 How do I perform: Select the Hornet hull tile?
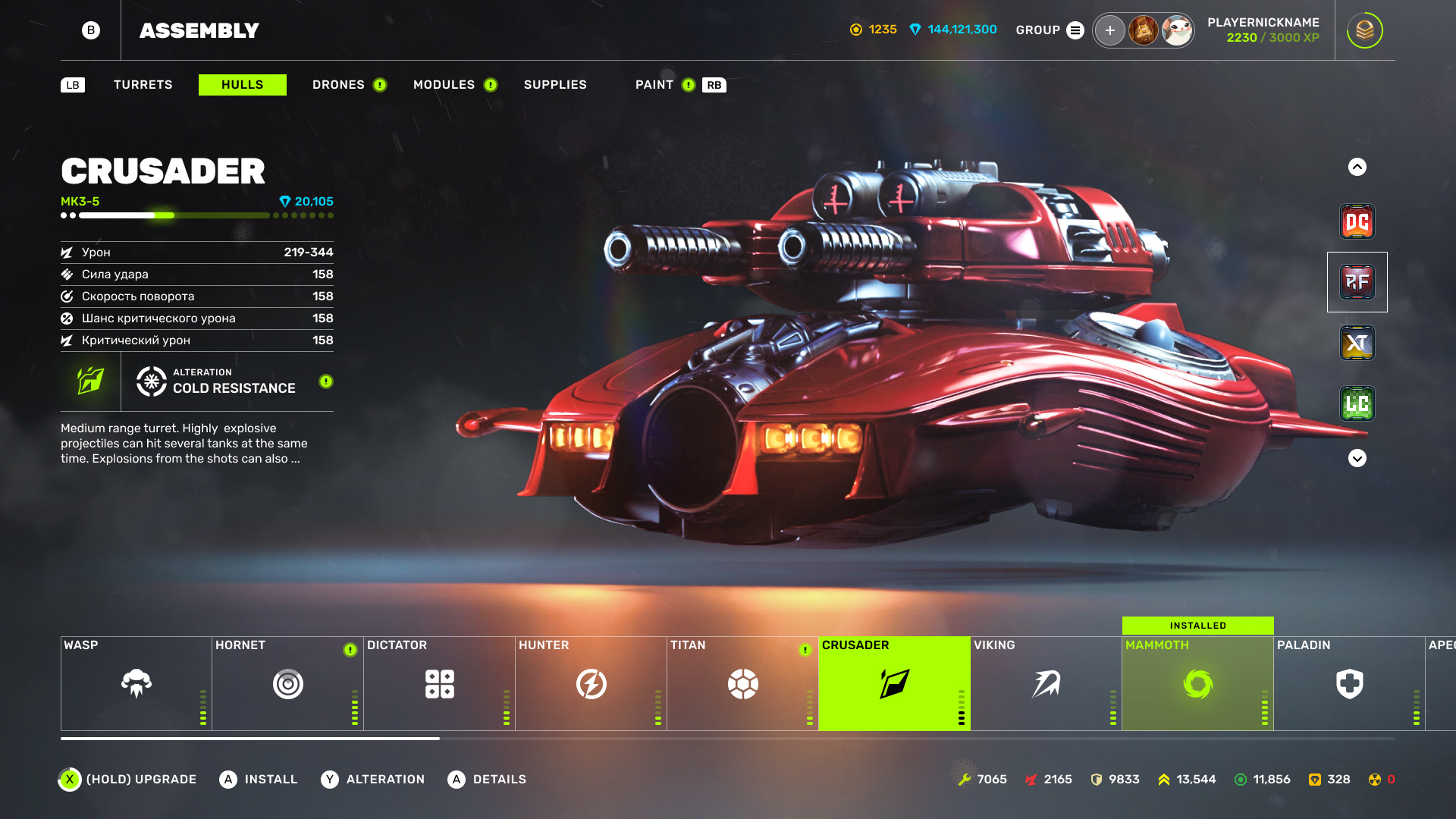pyautogui.click(x=288, y=683)
